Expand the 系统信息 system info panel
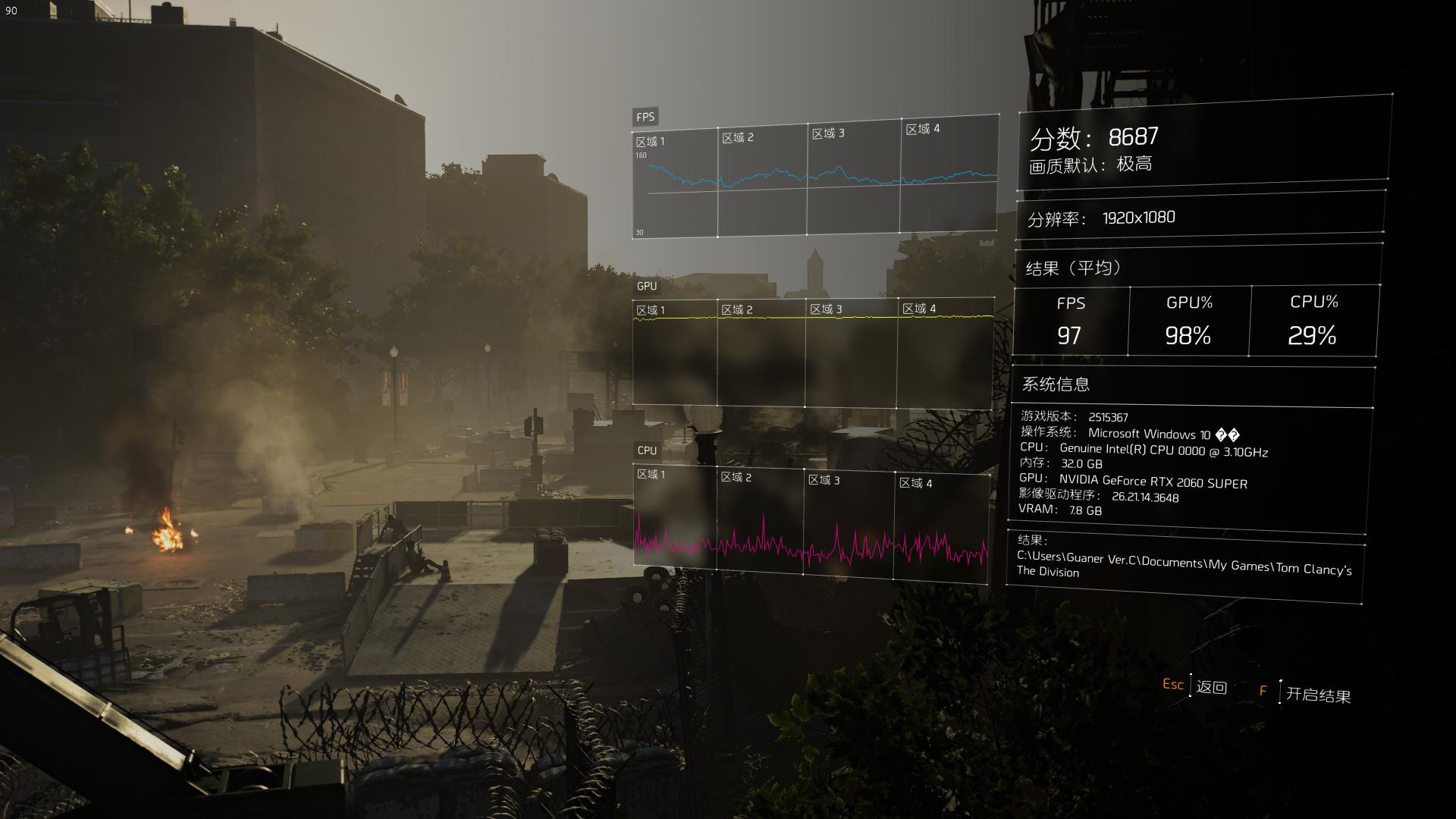This screenshot has height=819, width=1456. click(1054, 385)
